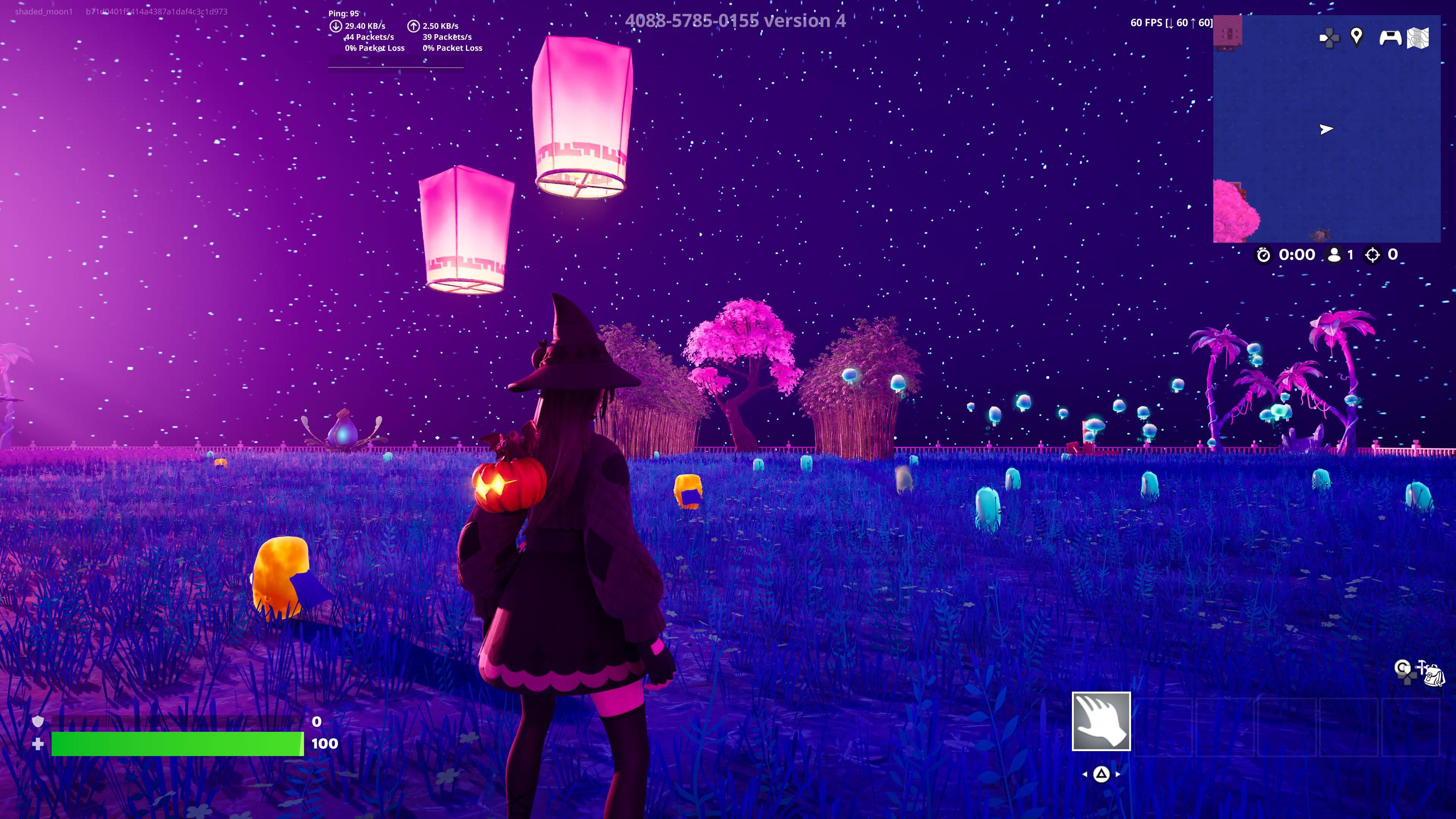Open the backpack inventory
Viewport: 1456px width, 819px height.
[1434, 675]
